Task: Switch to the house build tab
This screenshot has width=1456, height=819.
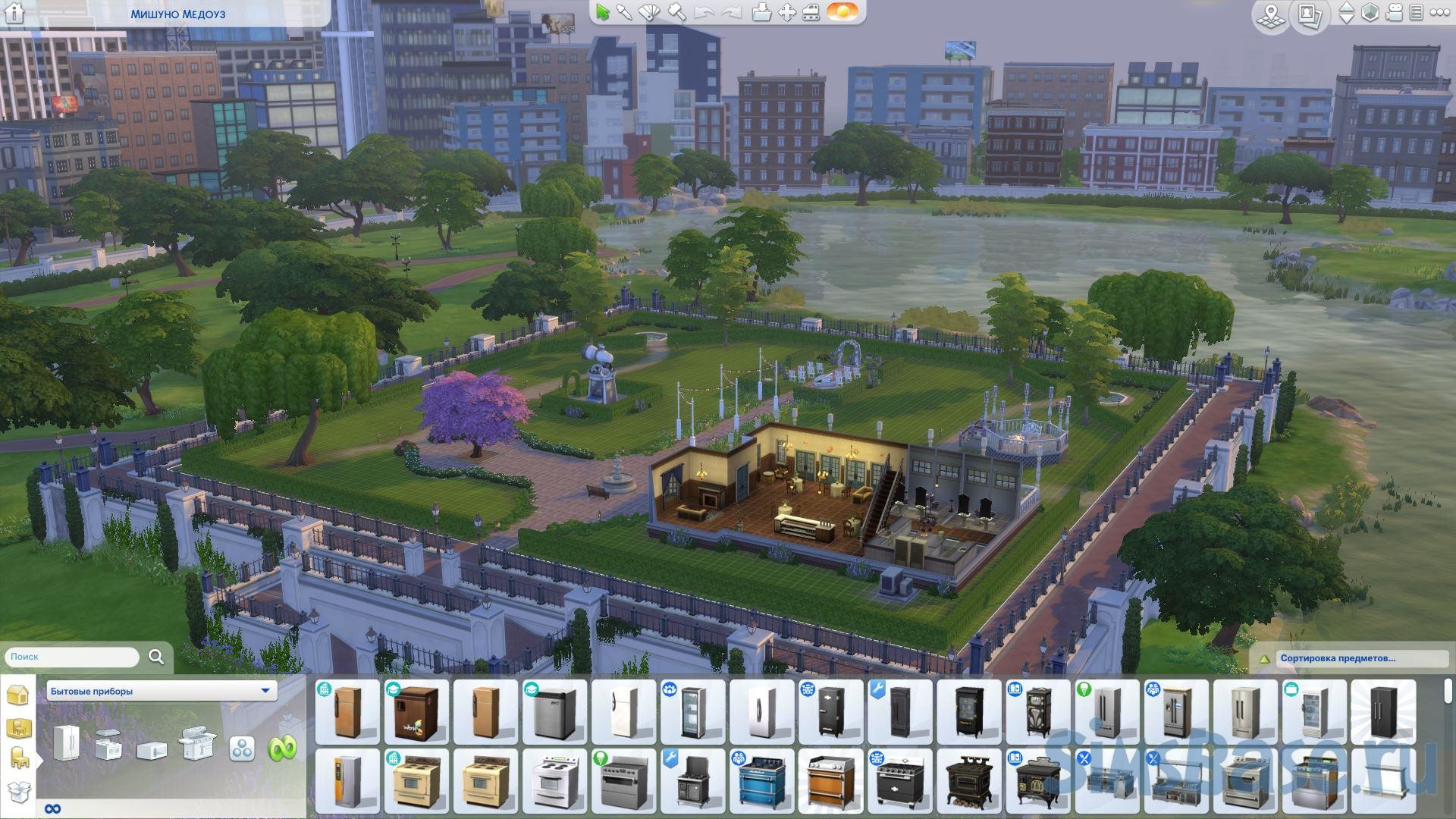Action: [17, 695]
